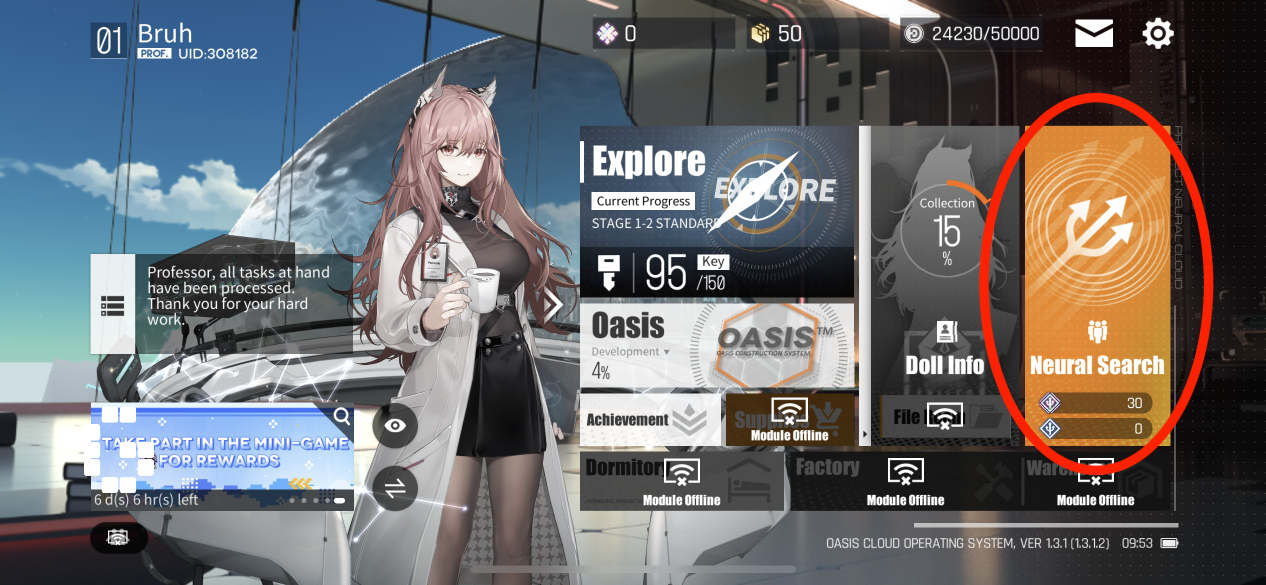This screenshot has width=1266, height=585.
Task: Open the settings gear
Action: coord(1157,34)
